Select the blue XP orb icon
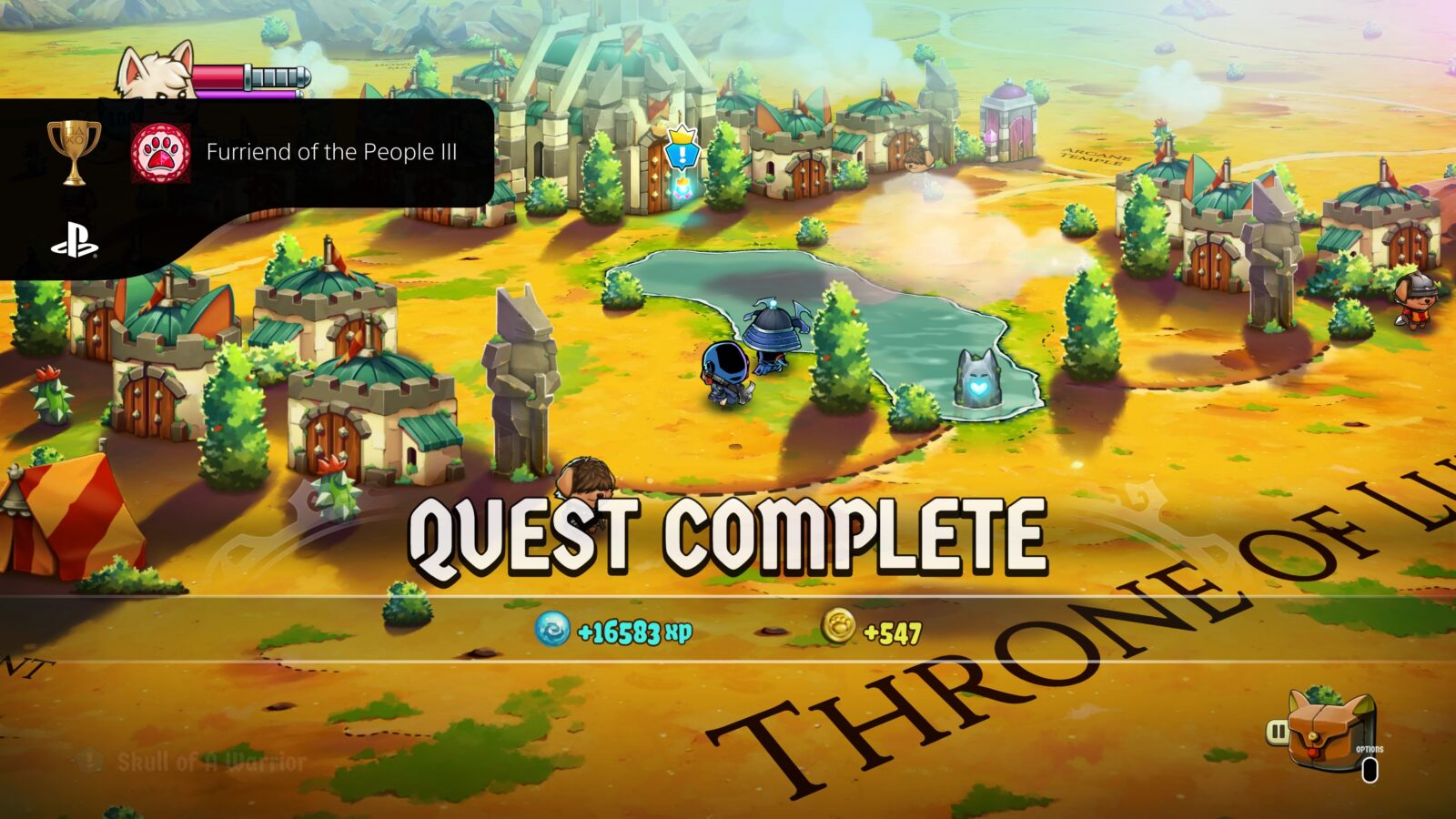The image size is (1456, 819). [x=553, y=627]
